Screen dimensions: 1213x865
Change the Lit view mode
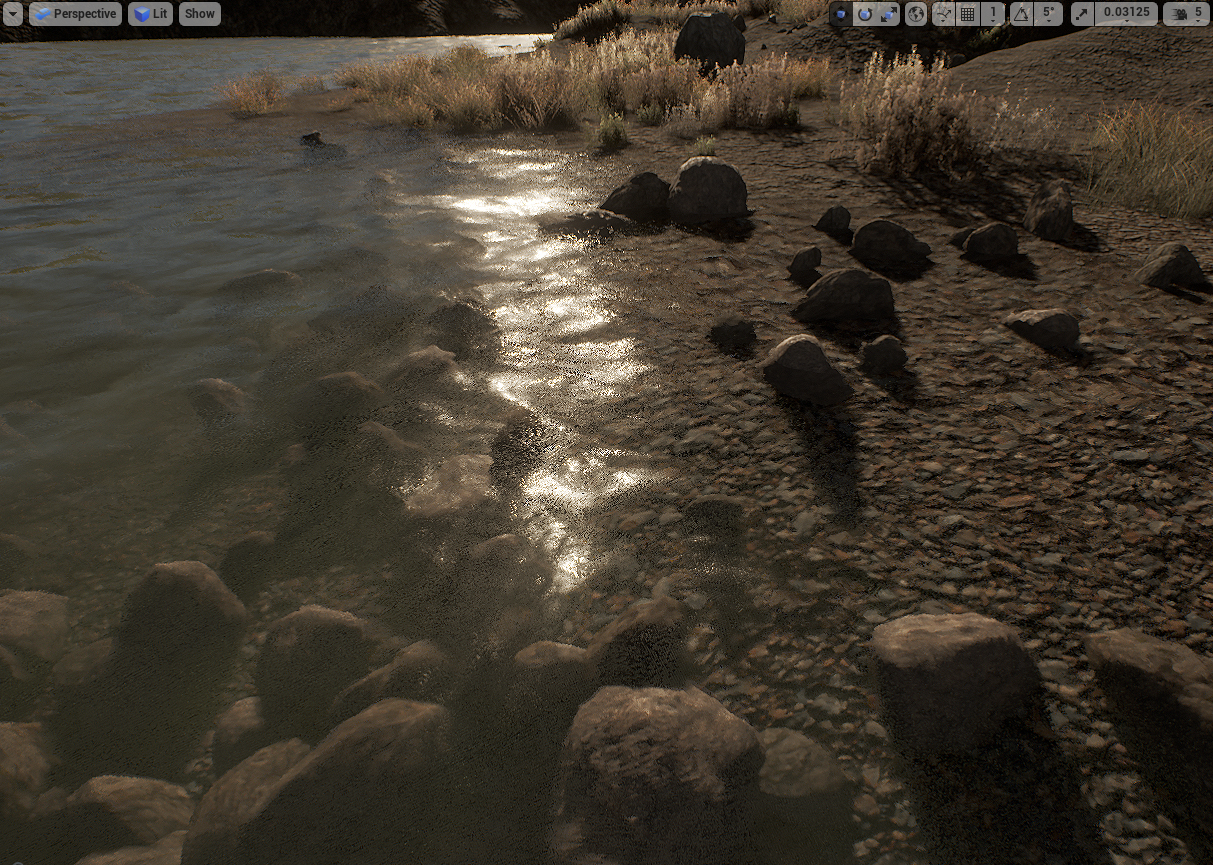click(150, 14)
